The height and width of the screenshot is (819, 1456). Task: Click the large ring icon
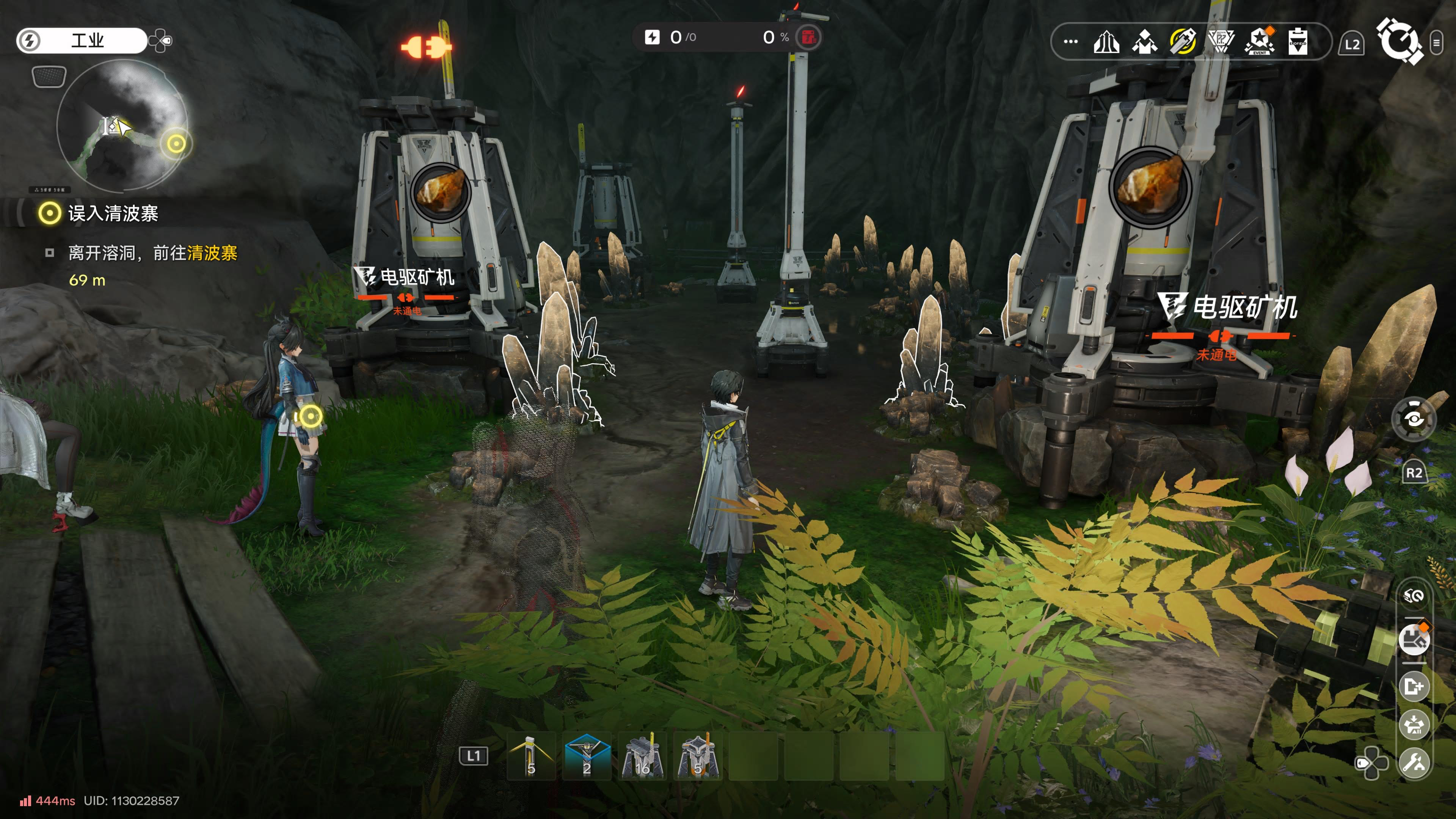[x=1399, y=41]
